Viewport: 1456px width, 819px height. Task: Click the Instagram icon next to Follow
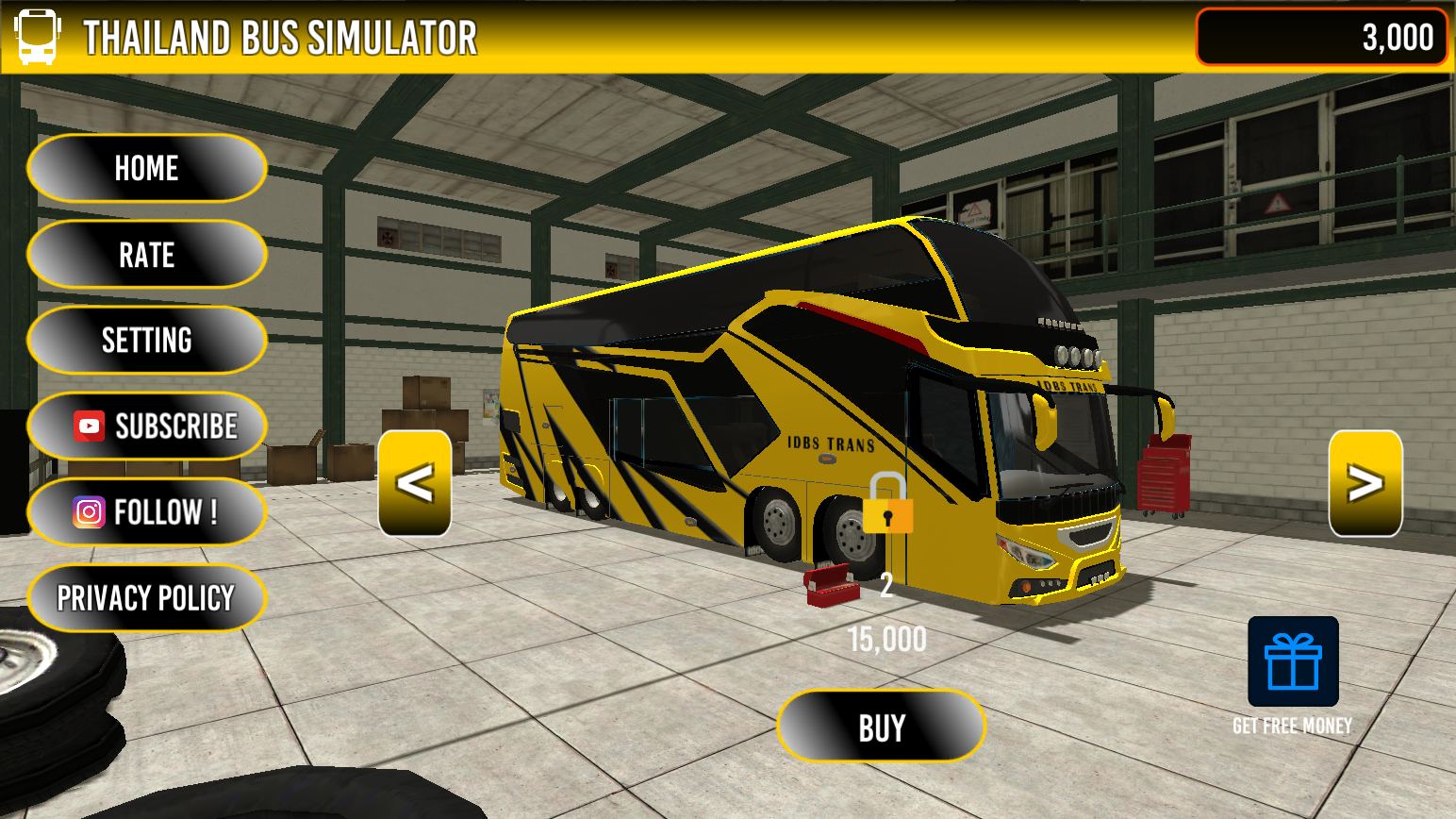click(87, 511)
